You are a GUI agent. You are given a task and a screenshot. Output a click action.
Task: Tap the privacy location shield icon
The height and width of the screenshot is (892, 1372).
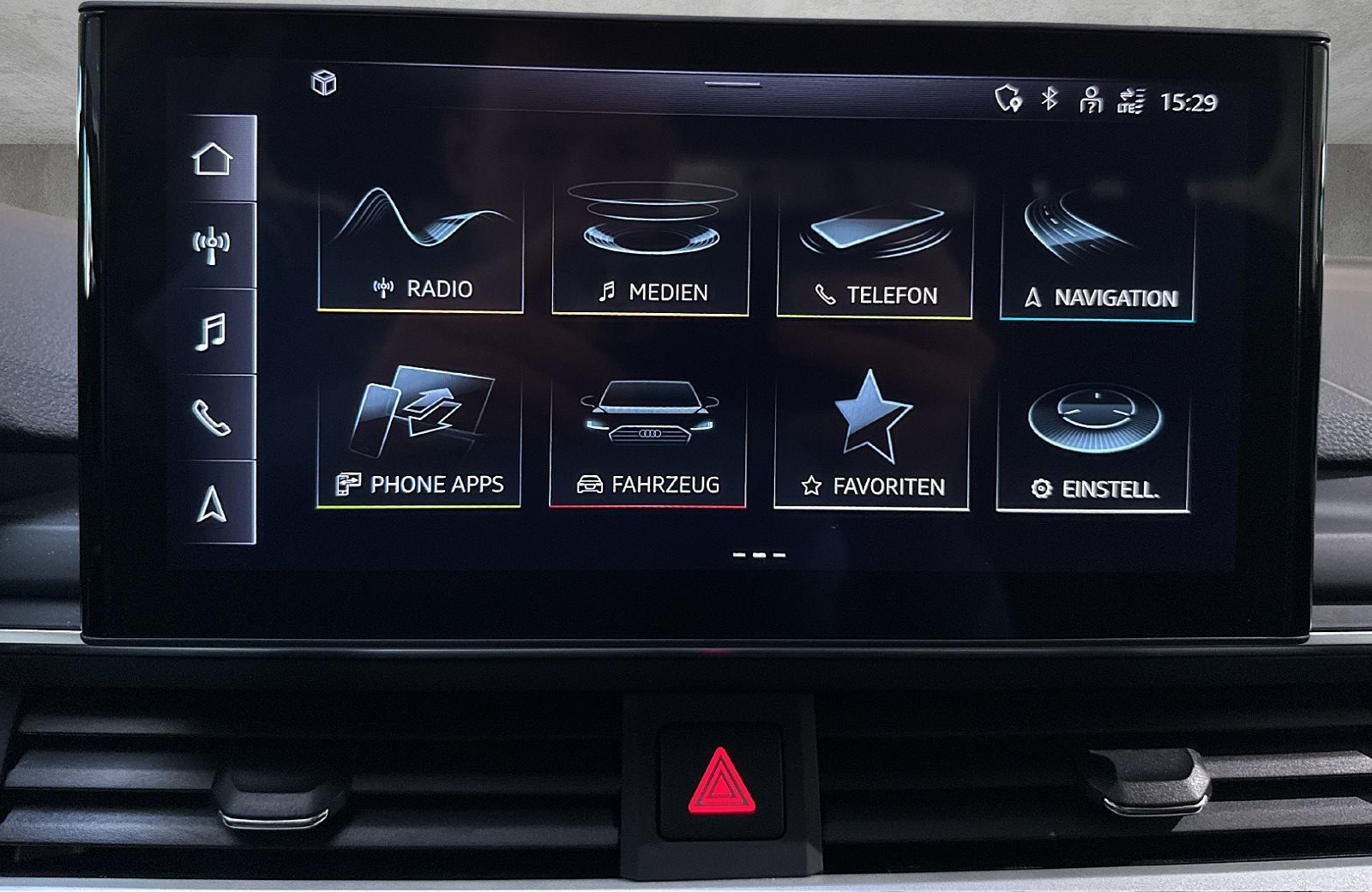1008,99
